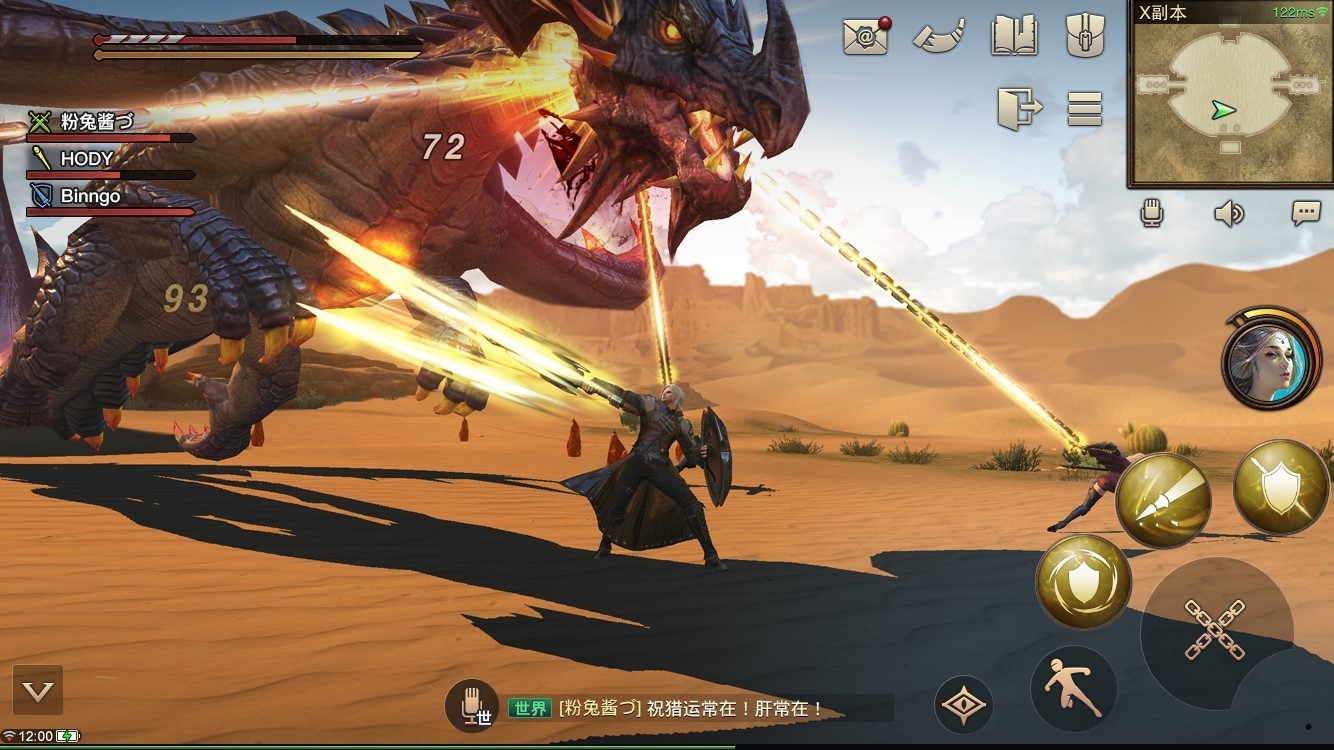This screenshot has width=1334, height=750.
Task: Tap the crossed chains attack button
Action: pos(1215,628)
